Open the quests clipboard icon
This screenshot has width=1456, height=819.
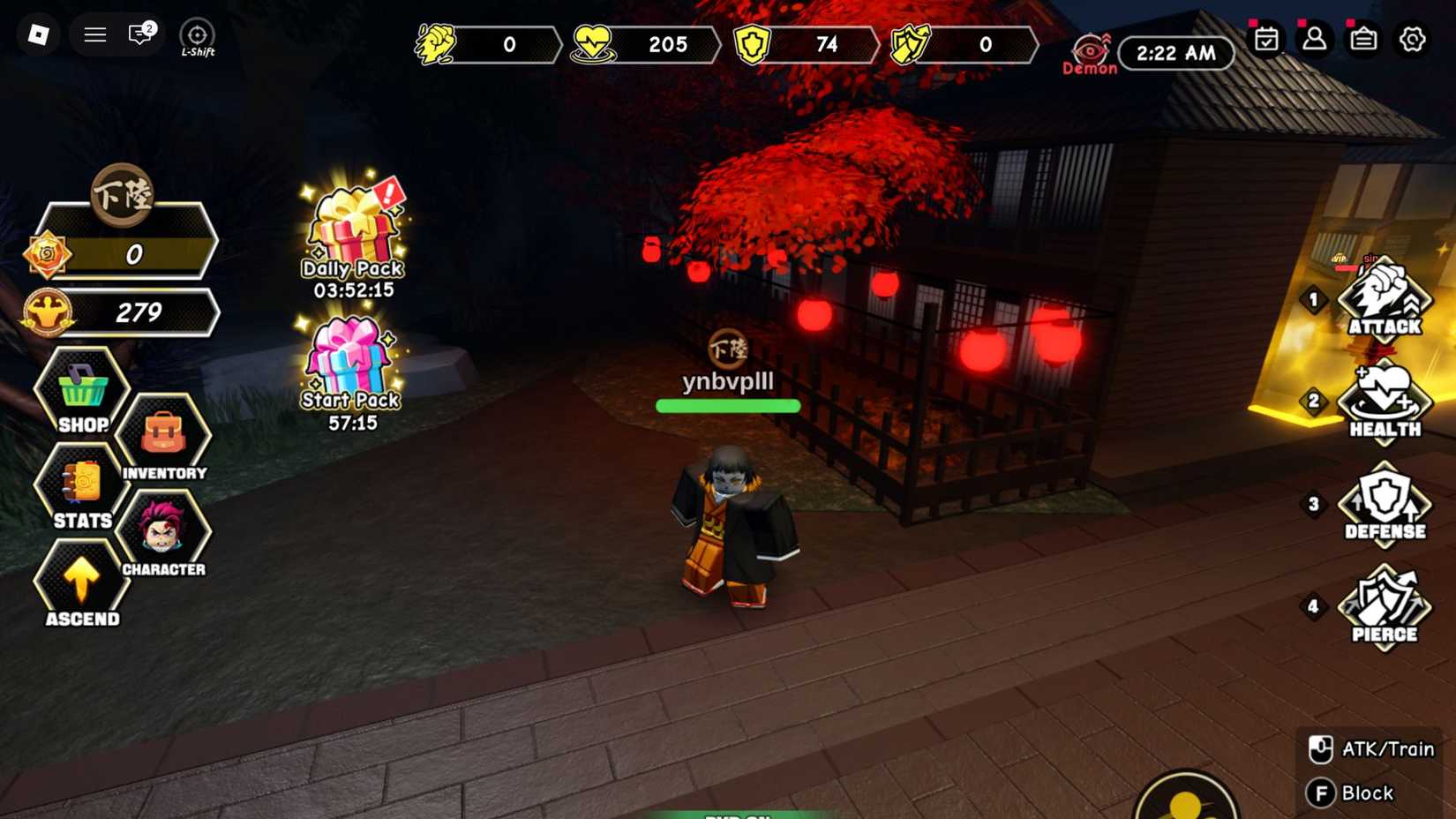click(1364, 40)
